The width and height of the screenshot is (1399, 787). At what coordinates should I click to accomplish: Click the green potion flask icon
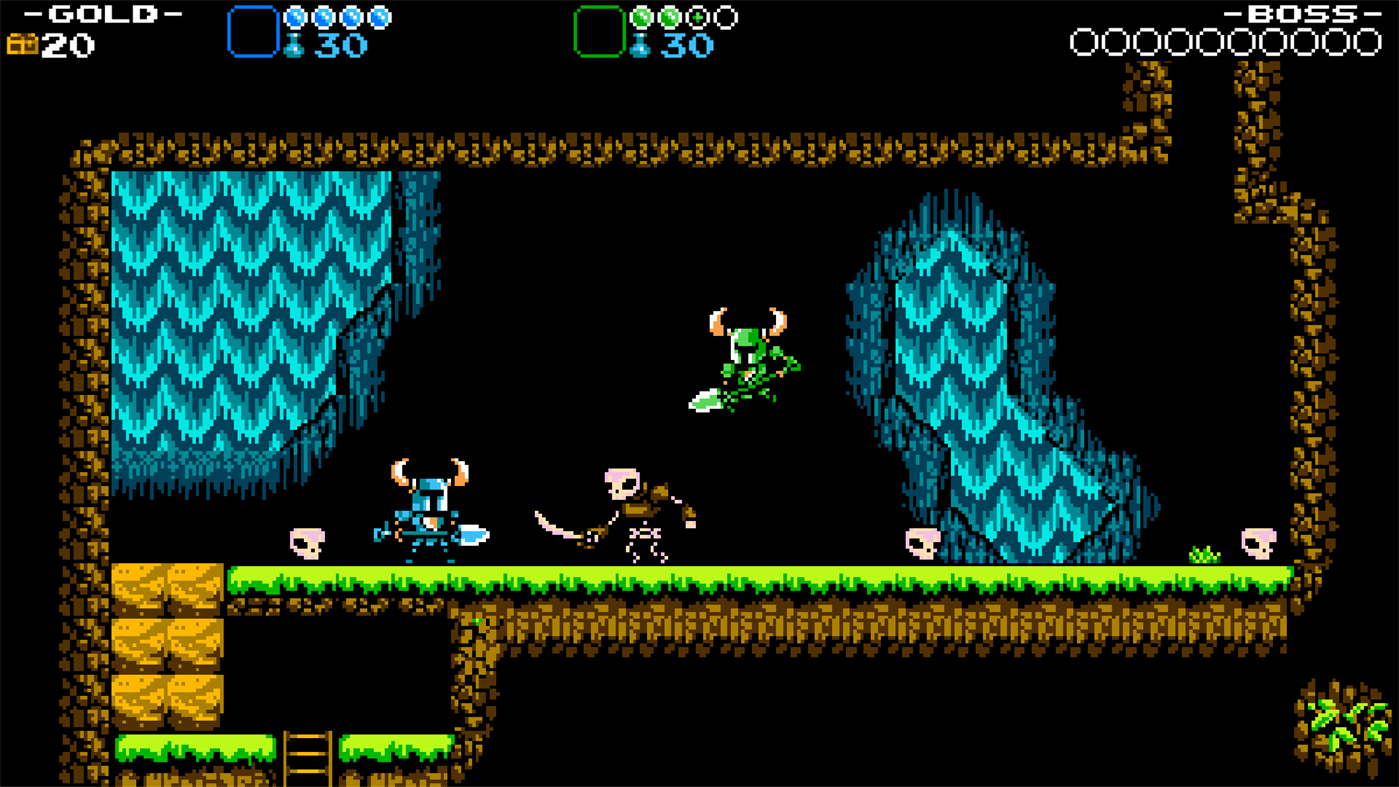coord(639,45)
